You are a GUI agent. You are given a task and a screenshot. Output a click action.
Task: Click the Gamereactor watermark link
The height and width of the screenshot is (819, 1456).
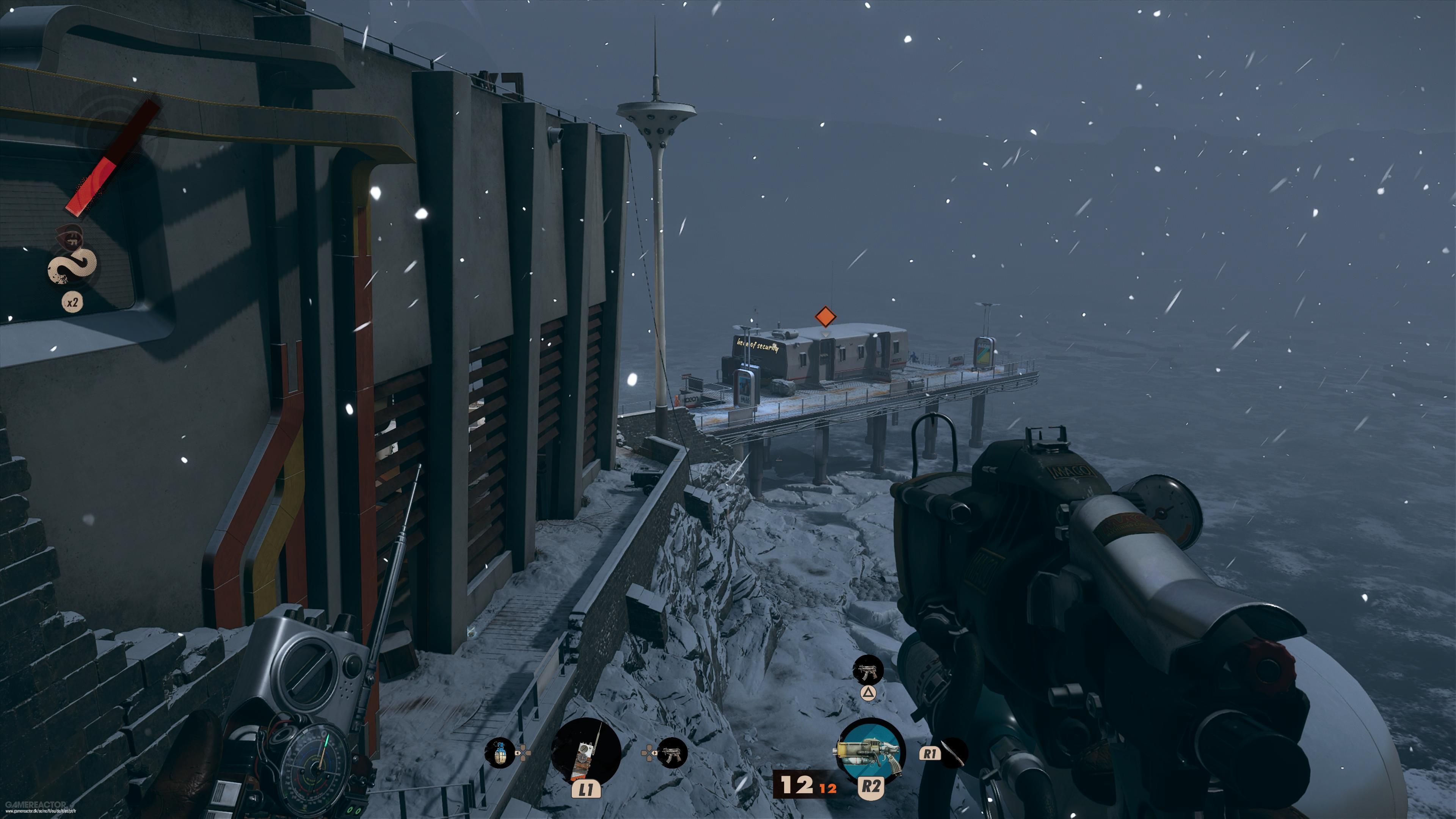(37, 805)
